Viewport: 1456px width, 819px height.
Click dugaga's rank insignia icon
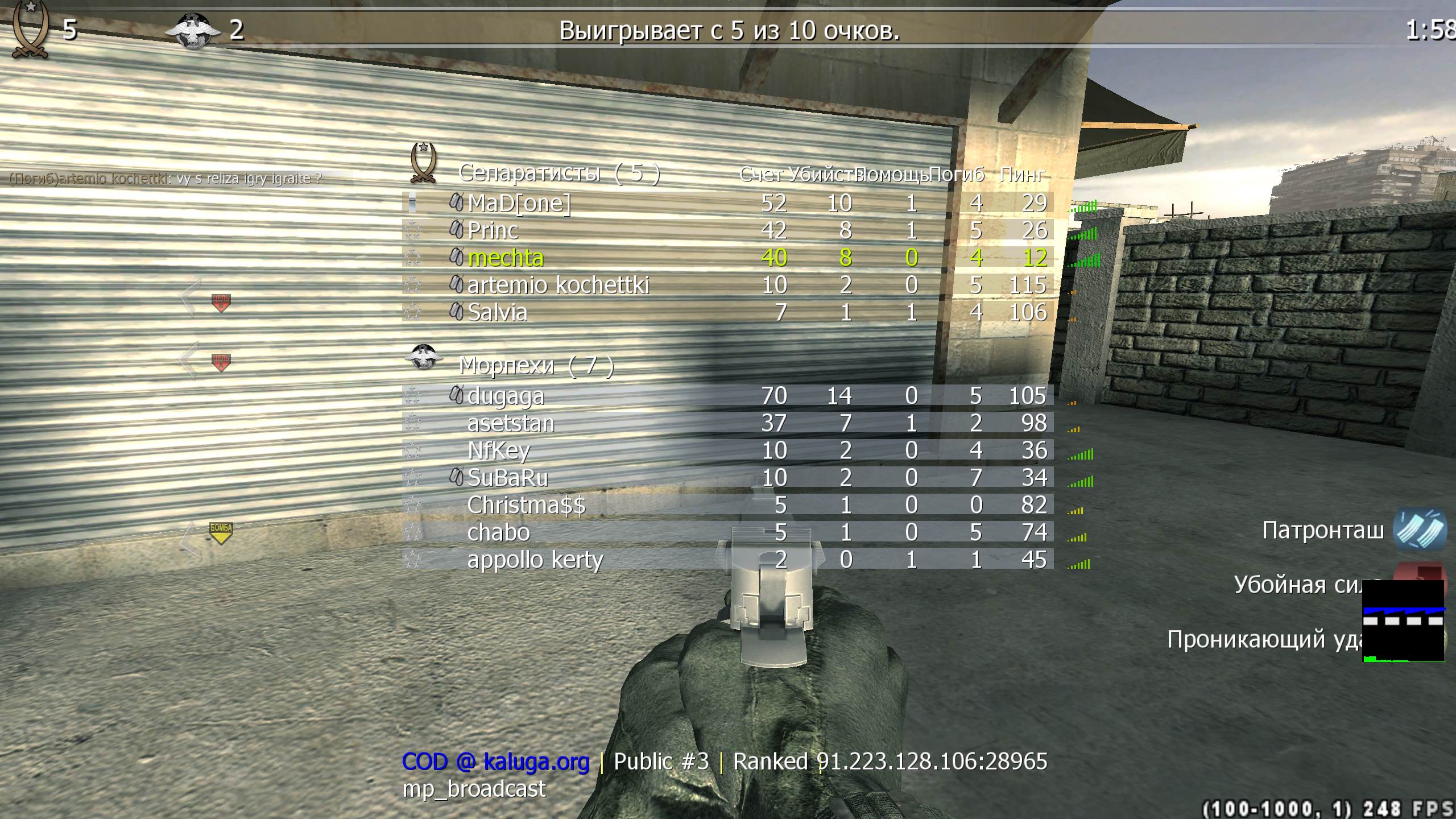click(413, 395)
